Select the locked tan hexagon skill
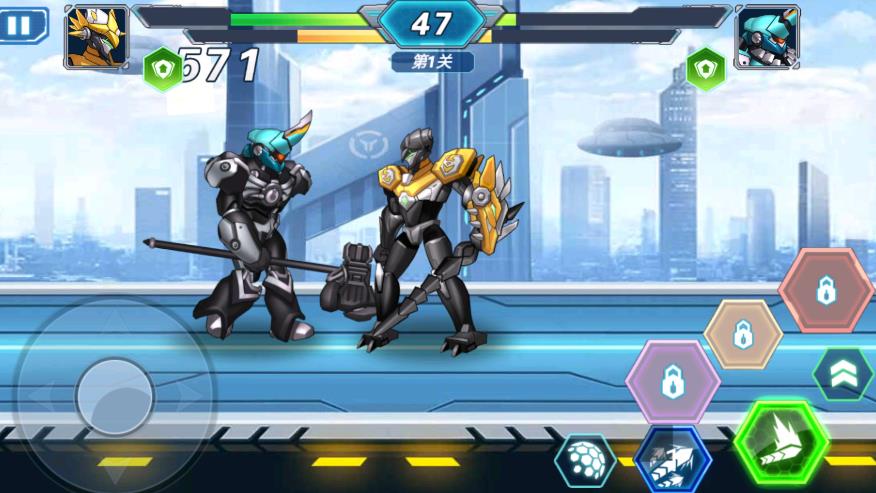Screen dimensions: 876x493 743,334
